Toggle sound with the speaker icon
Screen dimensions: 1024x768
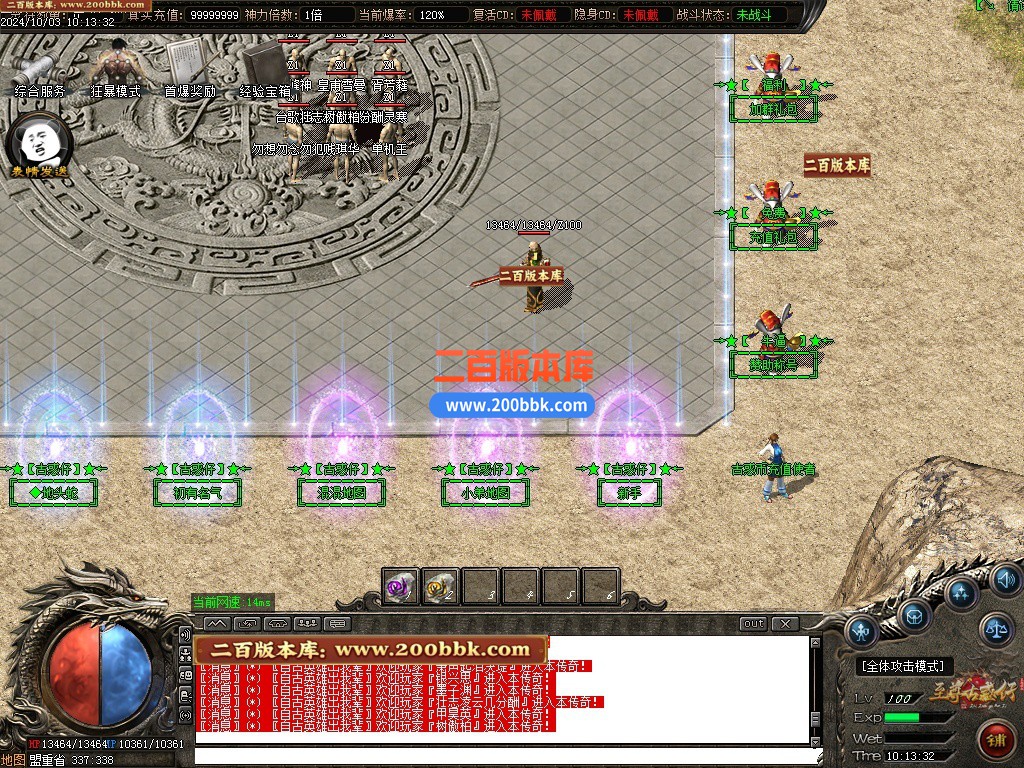[1004, 579]
